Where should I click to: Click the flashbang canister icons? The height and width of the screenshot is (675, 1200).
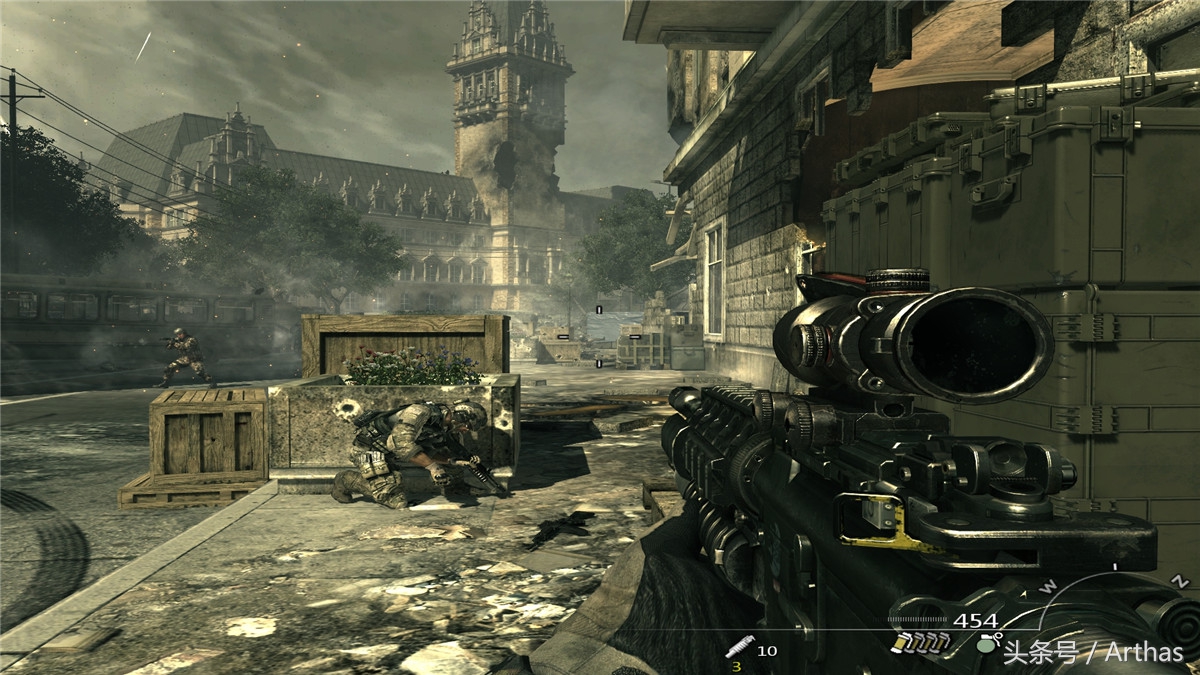tap(918, 642)
